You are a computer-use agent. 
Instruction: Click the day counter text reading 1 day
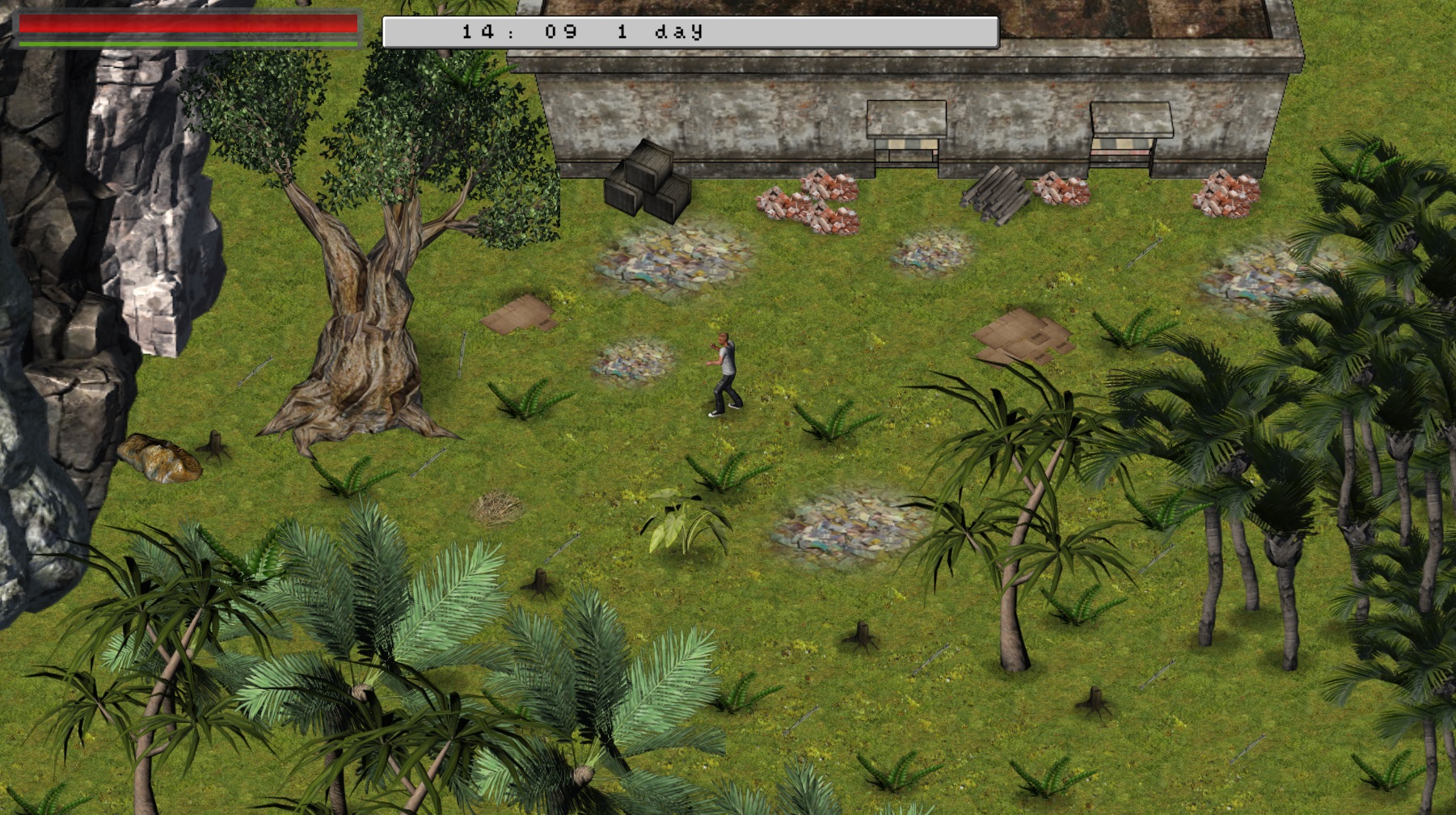pyautogui.click(x=667, y=31)
